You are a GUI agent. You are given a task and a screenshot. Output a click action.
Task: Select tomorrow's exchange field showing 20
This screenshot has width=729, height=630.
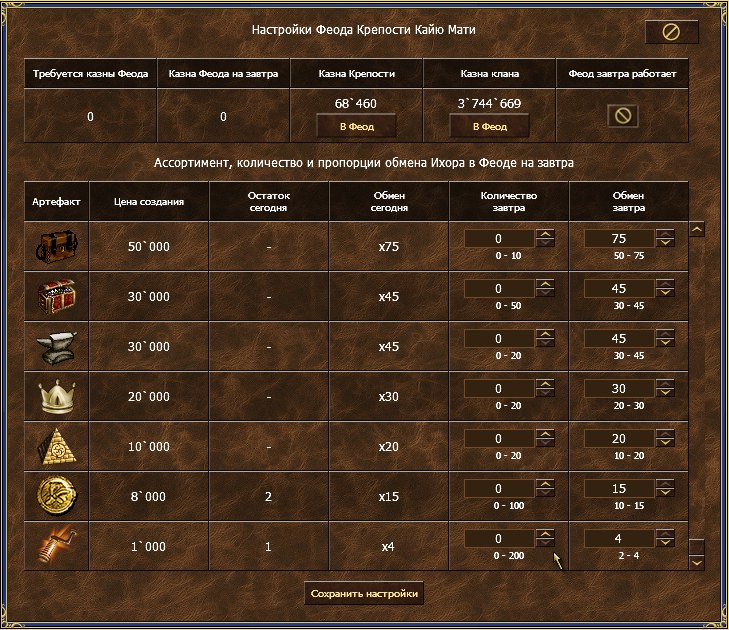coord(618,439)
